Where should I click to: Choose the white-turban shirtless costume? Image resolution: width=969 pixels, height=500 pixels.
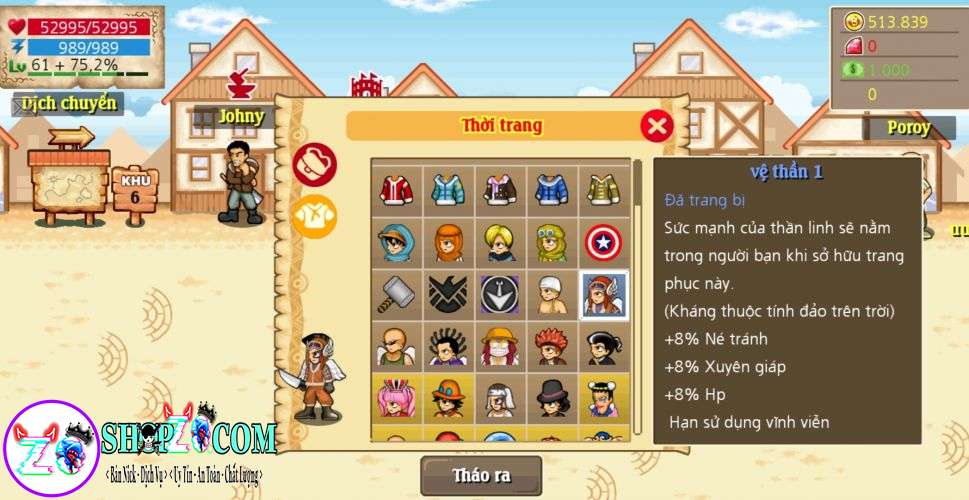pyautogui.click(x=551, y=294)
